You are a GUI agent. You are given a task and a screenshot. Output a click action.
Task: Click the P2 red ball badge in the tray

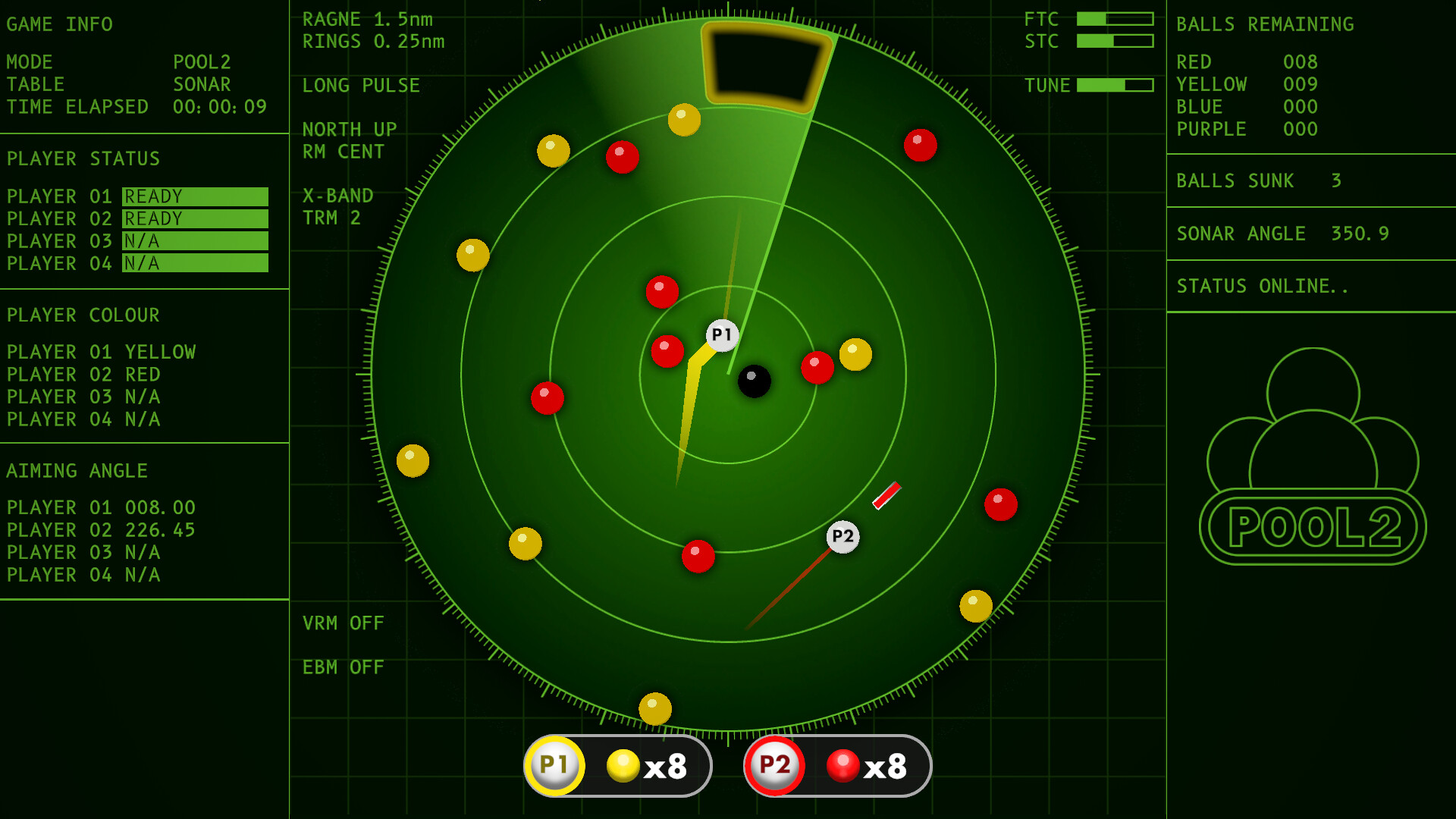[x=773, y=766]
